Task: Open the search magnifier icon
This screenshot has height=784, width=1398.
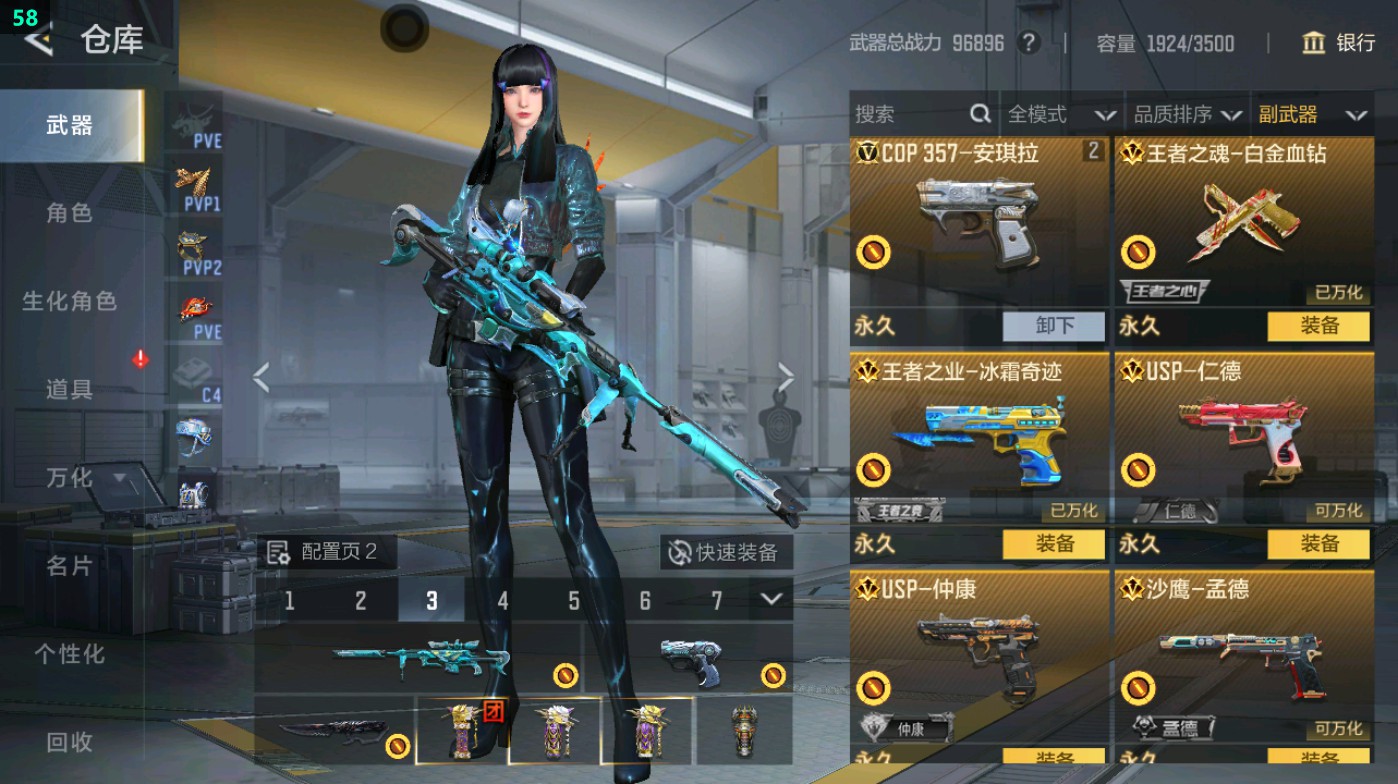Action: [978, 114]
